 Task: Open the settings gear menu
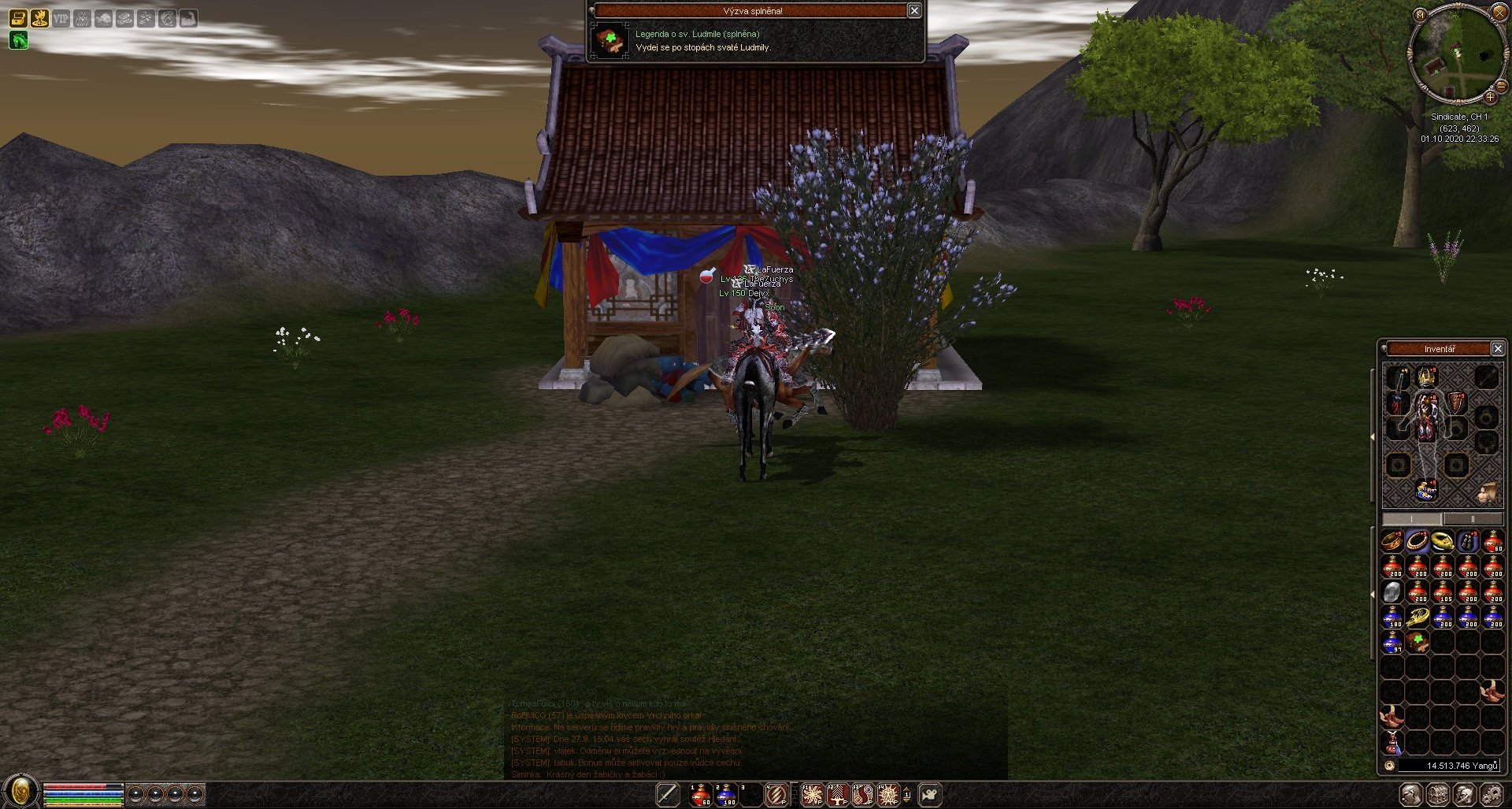pos(1492,795)
